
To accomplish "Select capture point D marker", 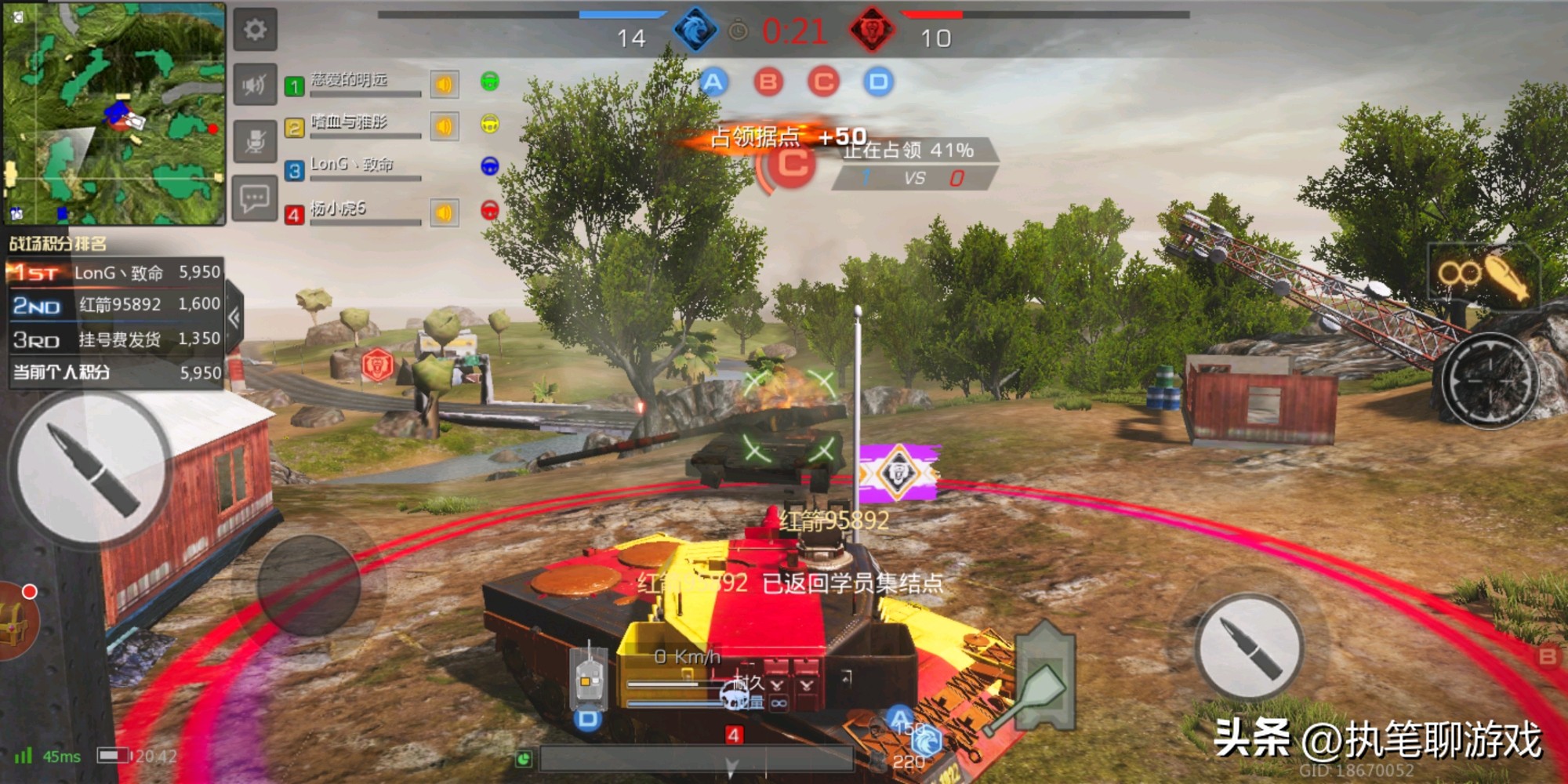I will coord(878,82).
